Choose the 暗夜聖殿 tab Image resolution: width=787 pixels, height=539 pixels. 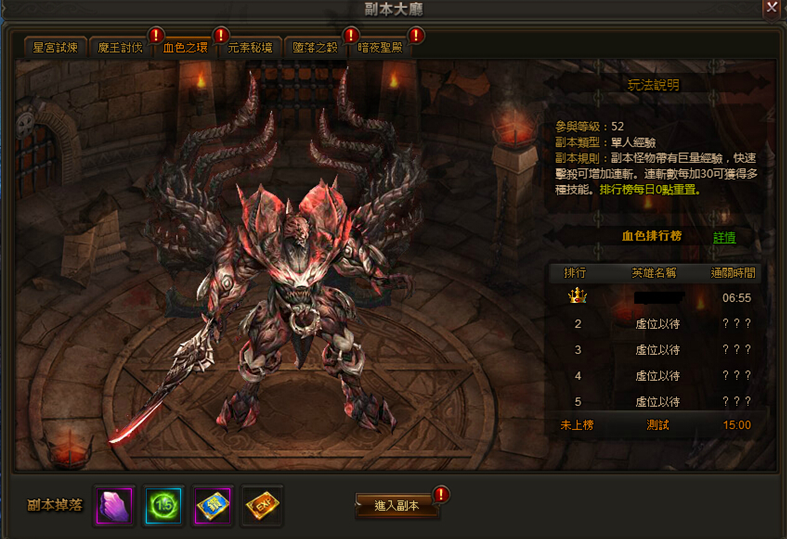381,47
